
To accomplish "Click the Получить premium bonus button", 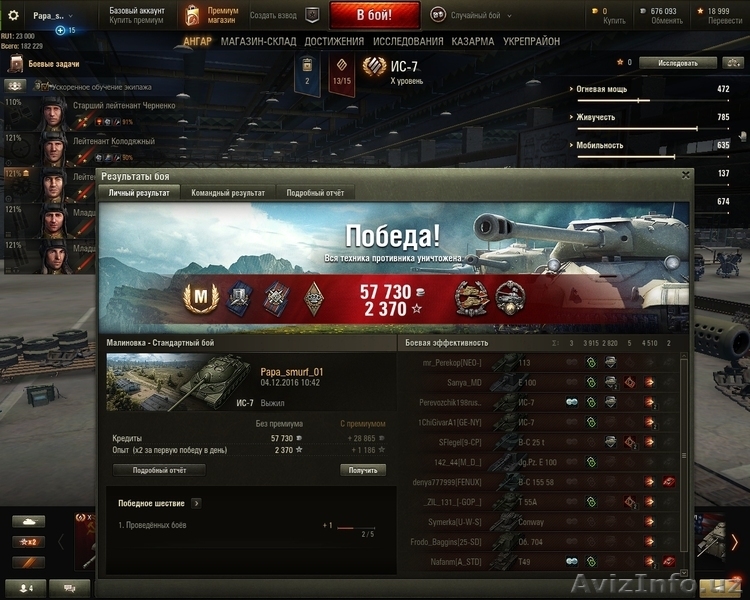I will [x=363, y=470].
